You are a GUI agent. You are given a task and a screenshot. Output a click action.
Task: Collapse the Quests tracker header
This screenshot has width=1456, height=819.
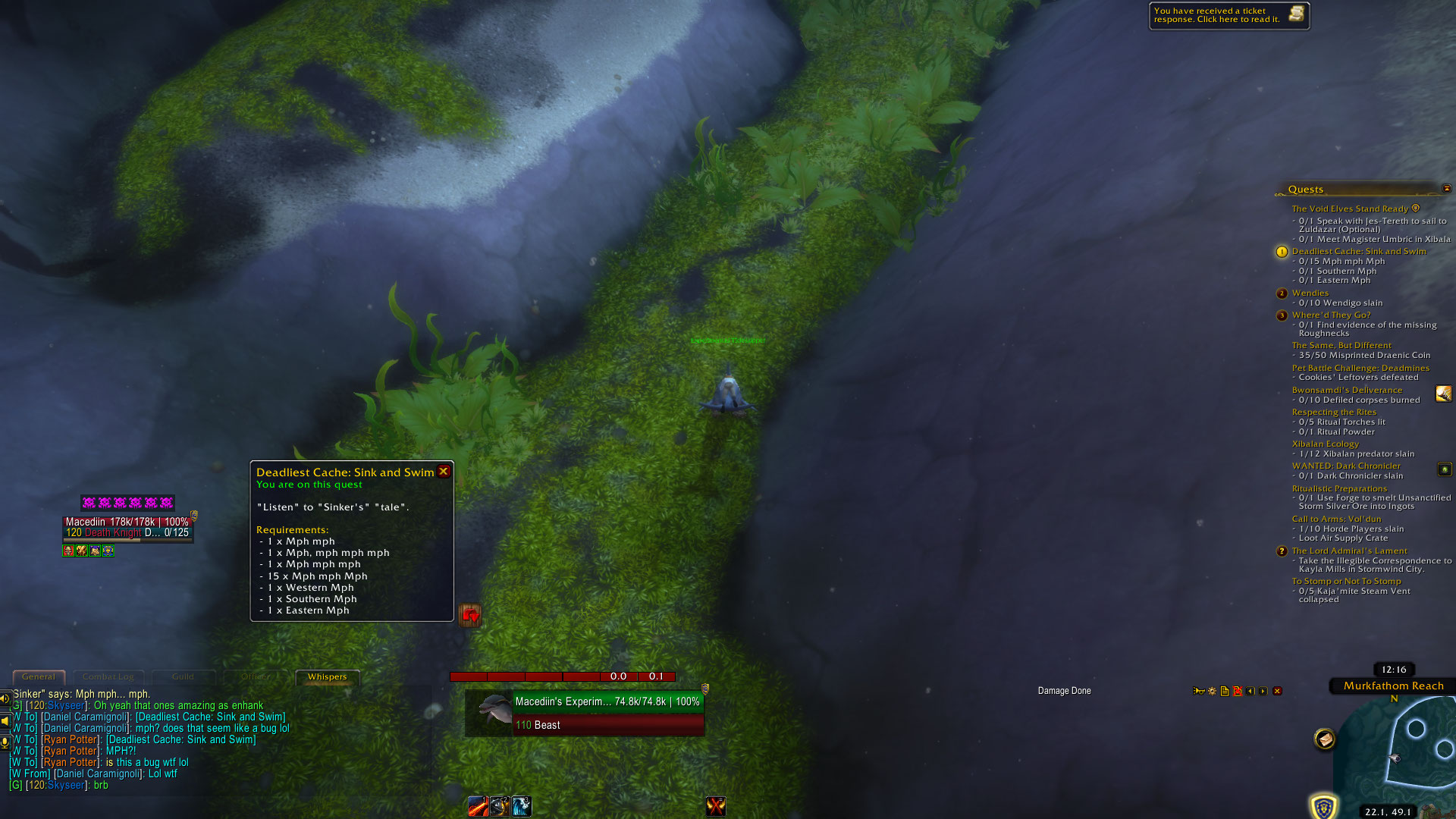click(1446, 189)
